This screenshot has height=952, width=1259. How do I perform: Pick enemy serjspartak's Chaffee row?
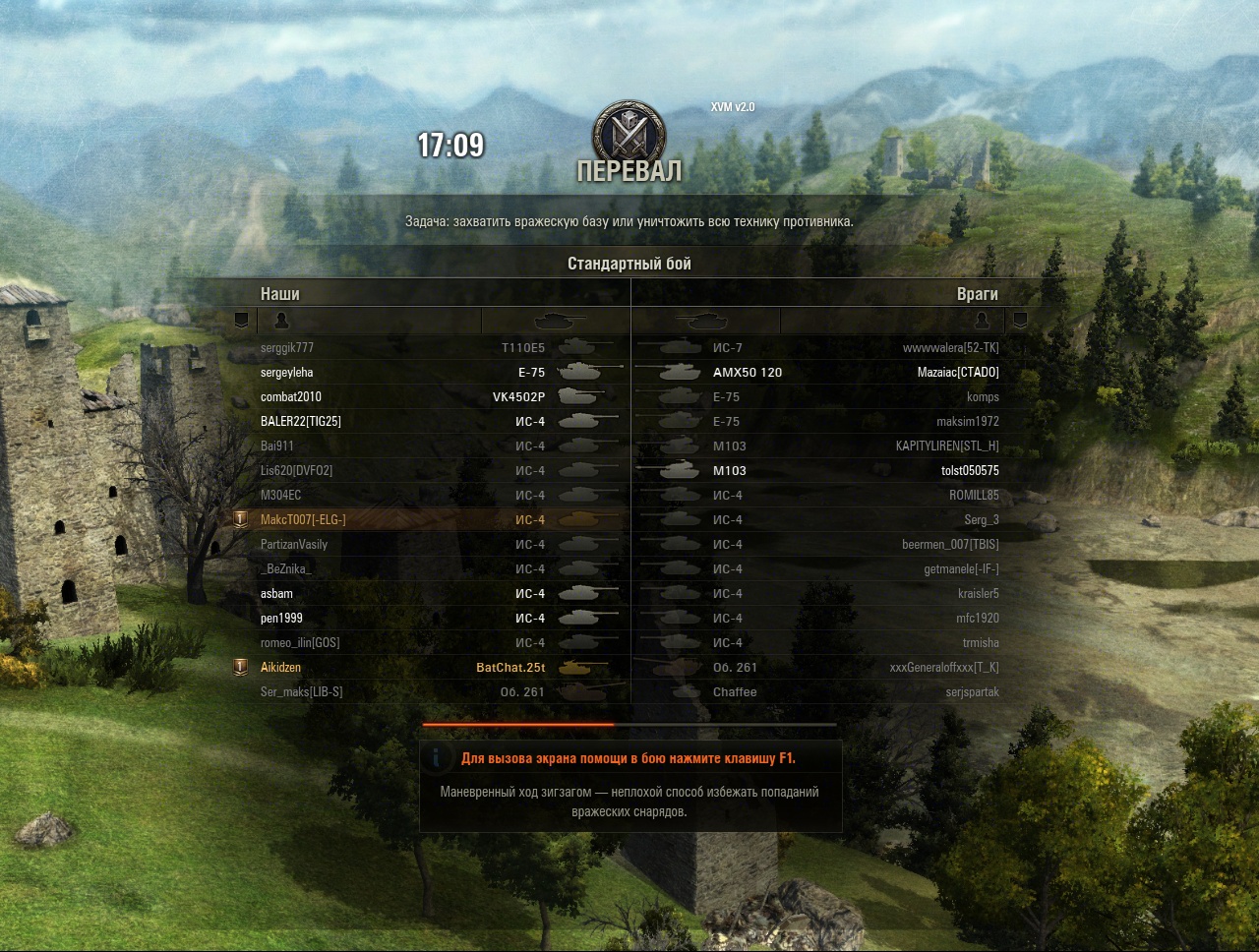(972, 692)
